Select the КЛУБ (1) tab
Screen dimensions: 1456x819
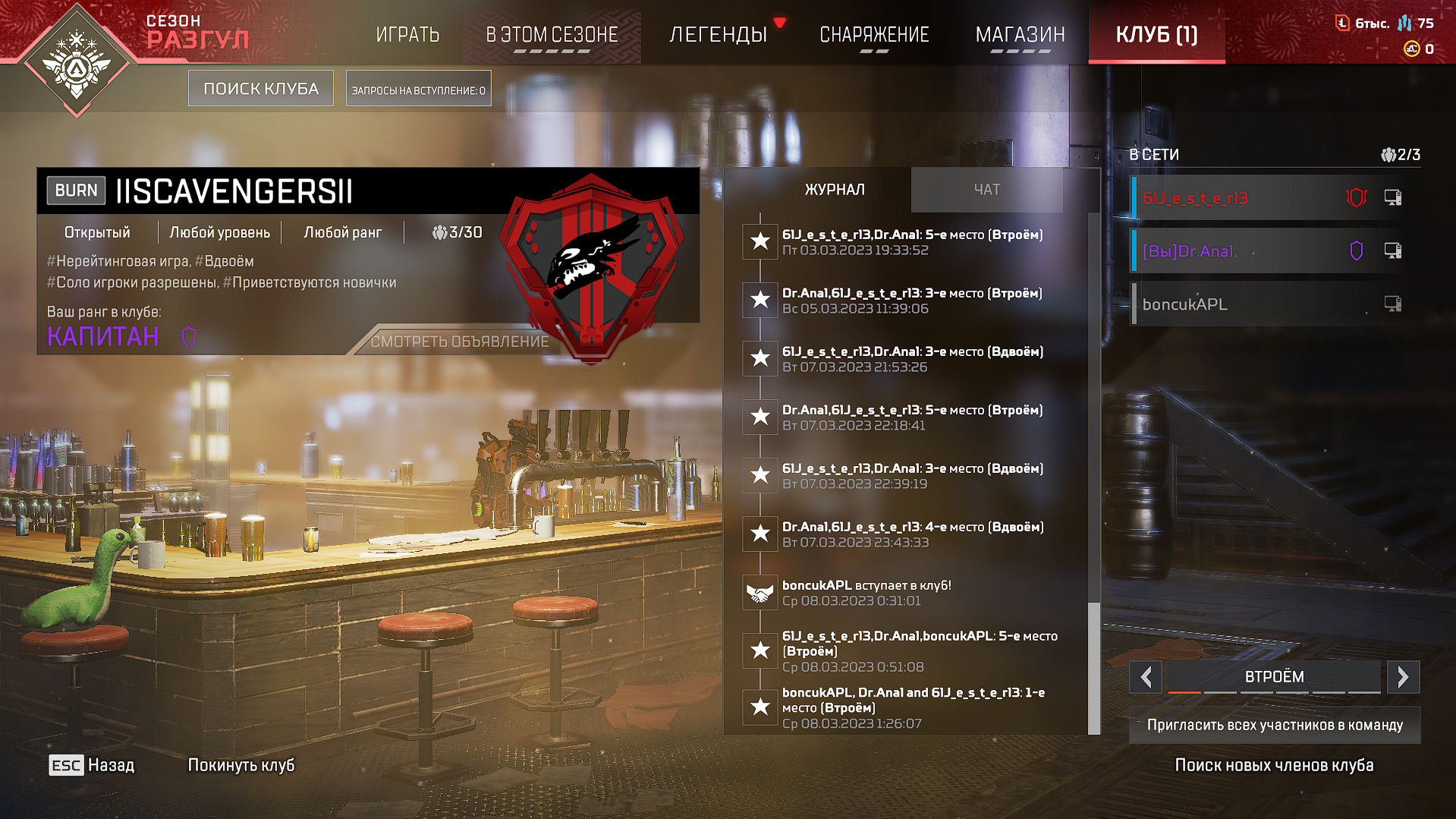tap(1156, 35)
